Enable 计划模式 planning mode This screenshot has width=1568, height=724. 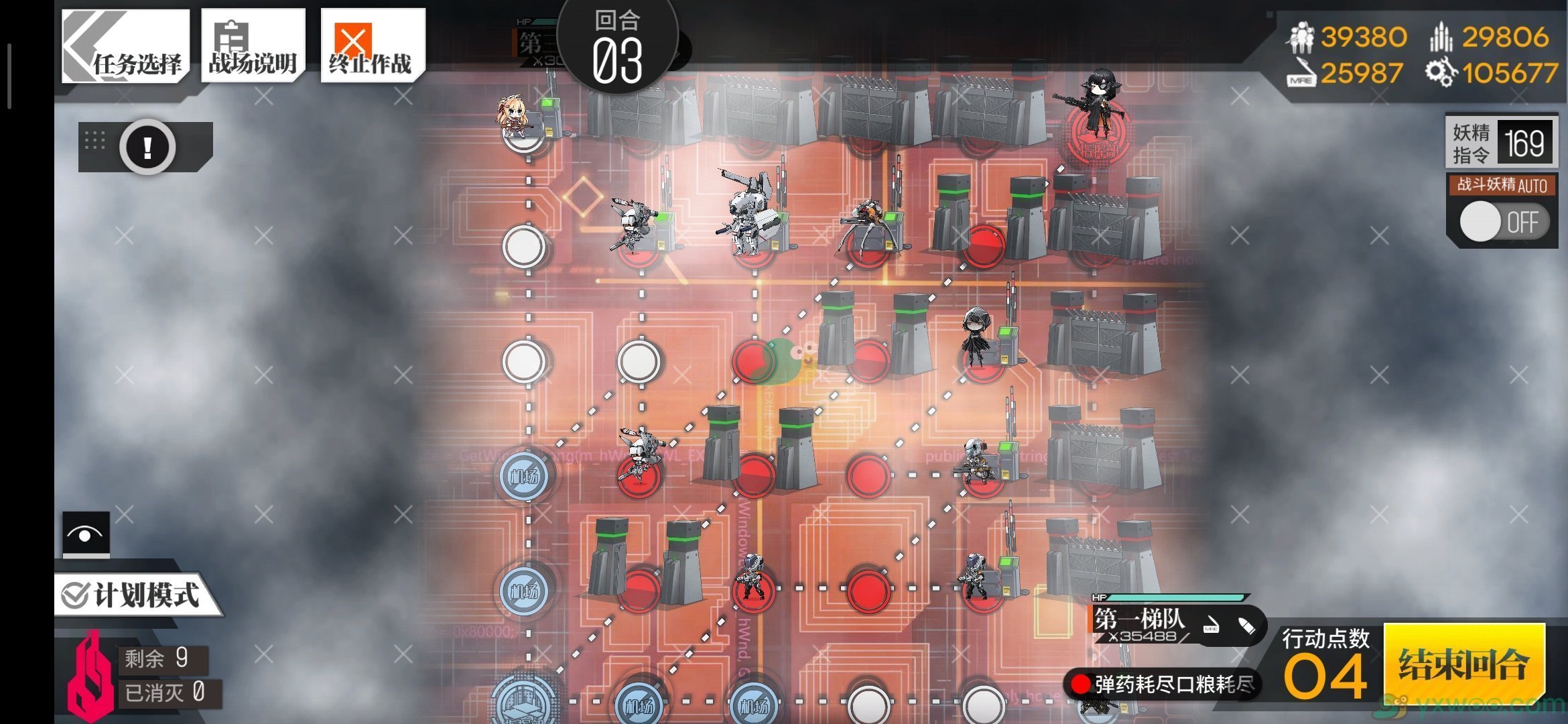click(x=134, y=595)
